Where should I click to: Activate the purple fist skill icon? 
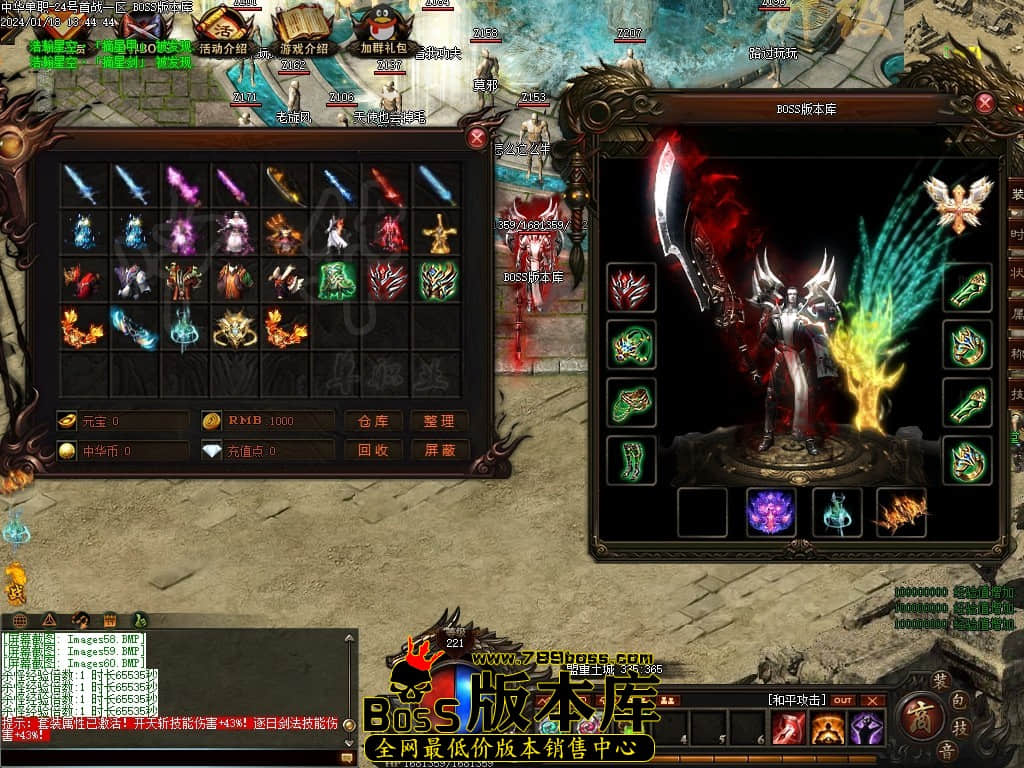pos(865,728)
